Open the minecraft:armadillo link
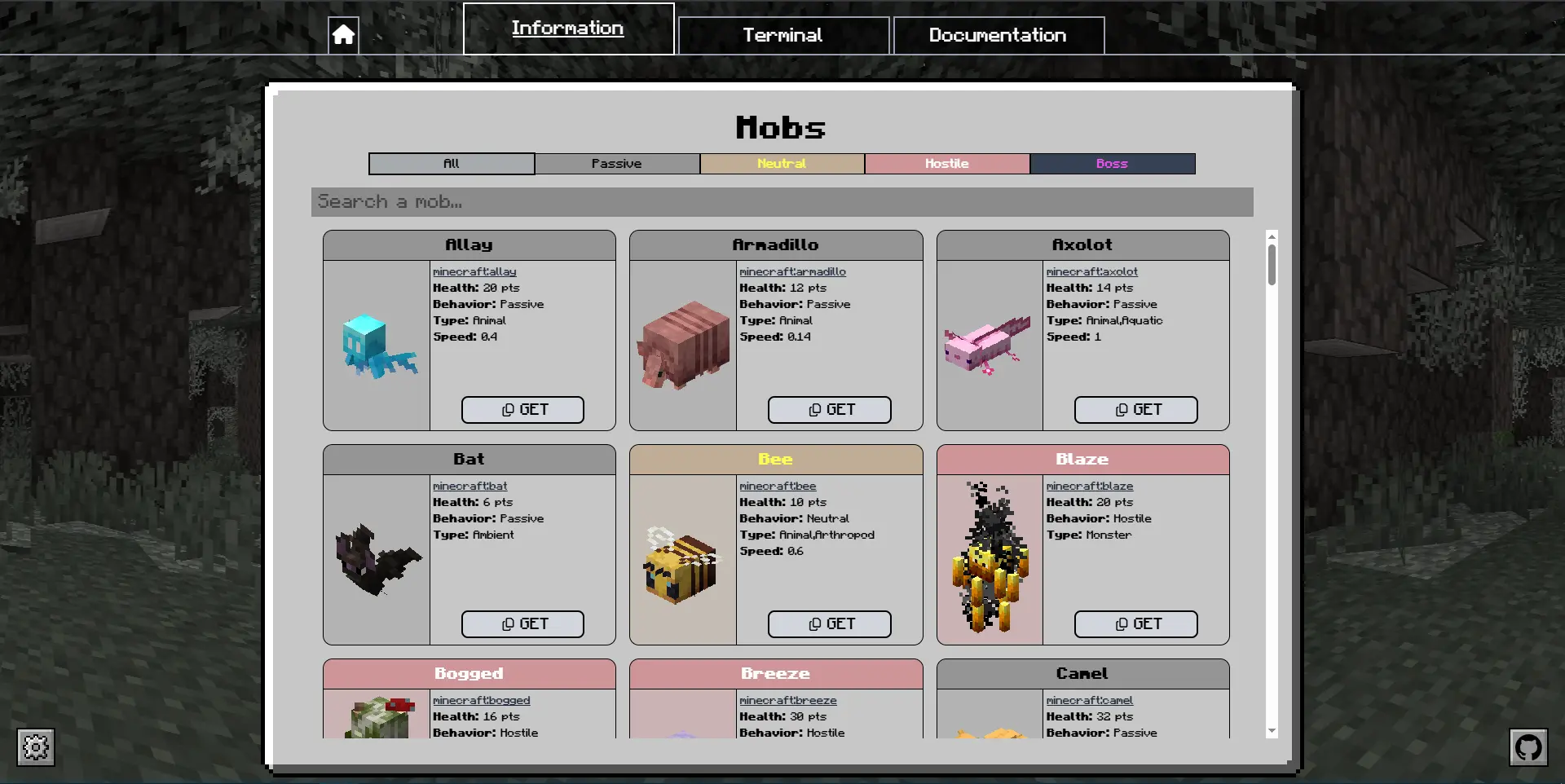Image resolution: width=1565 pixels, height=784 pixels. click(791, 271)
